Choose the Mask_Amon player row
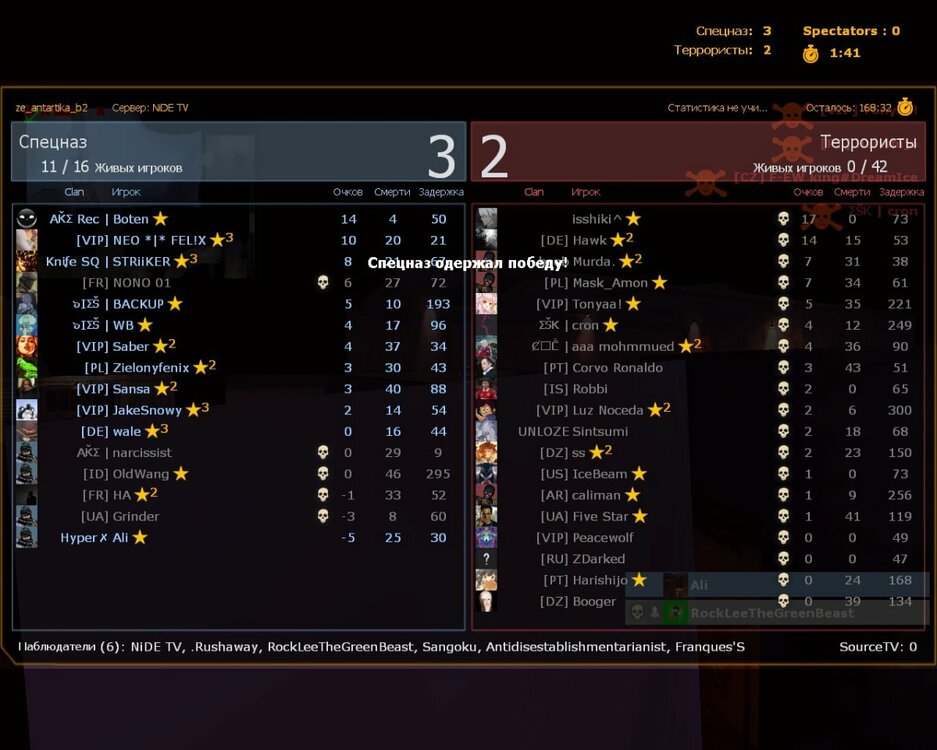The height and width of the screenshot is (750, 937). click(610, 283)
